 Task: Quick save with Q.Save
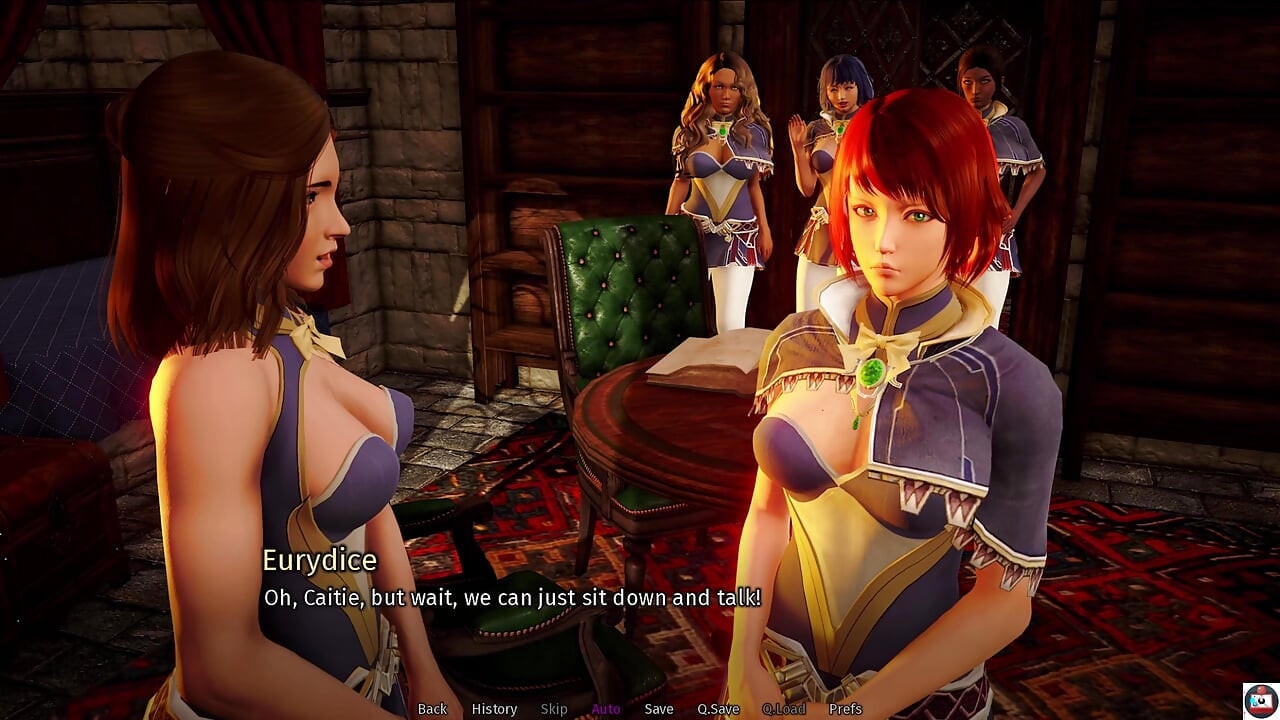click(x=718, y=709)
